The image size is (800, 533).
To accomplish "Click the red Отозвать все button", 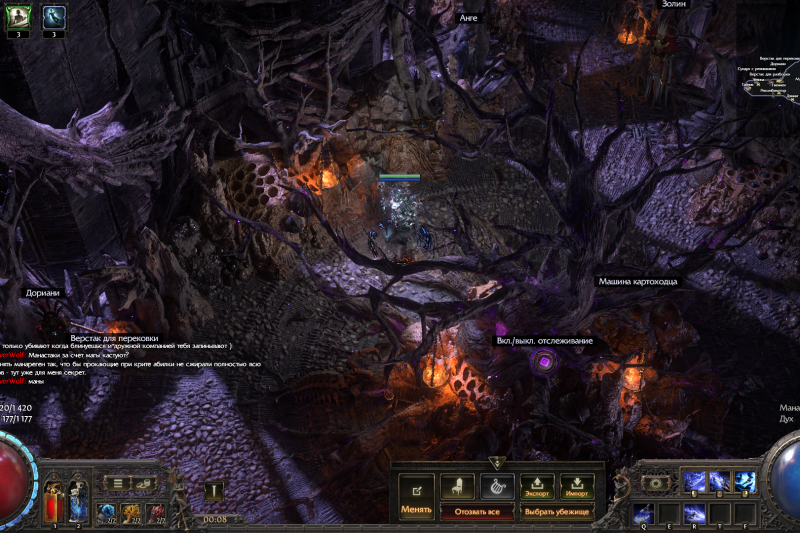I will coord(476,511).
